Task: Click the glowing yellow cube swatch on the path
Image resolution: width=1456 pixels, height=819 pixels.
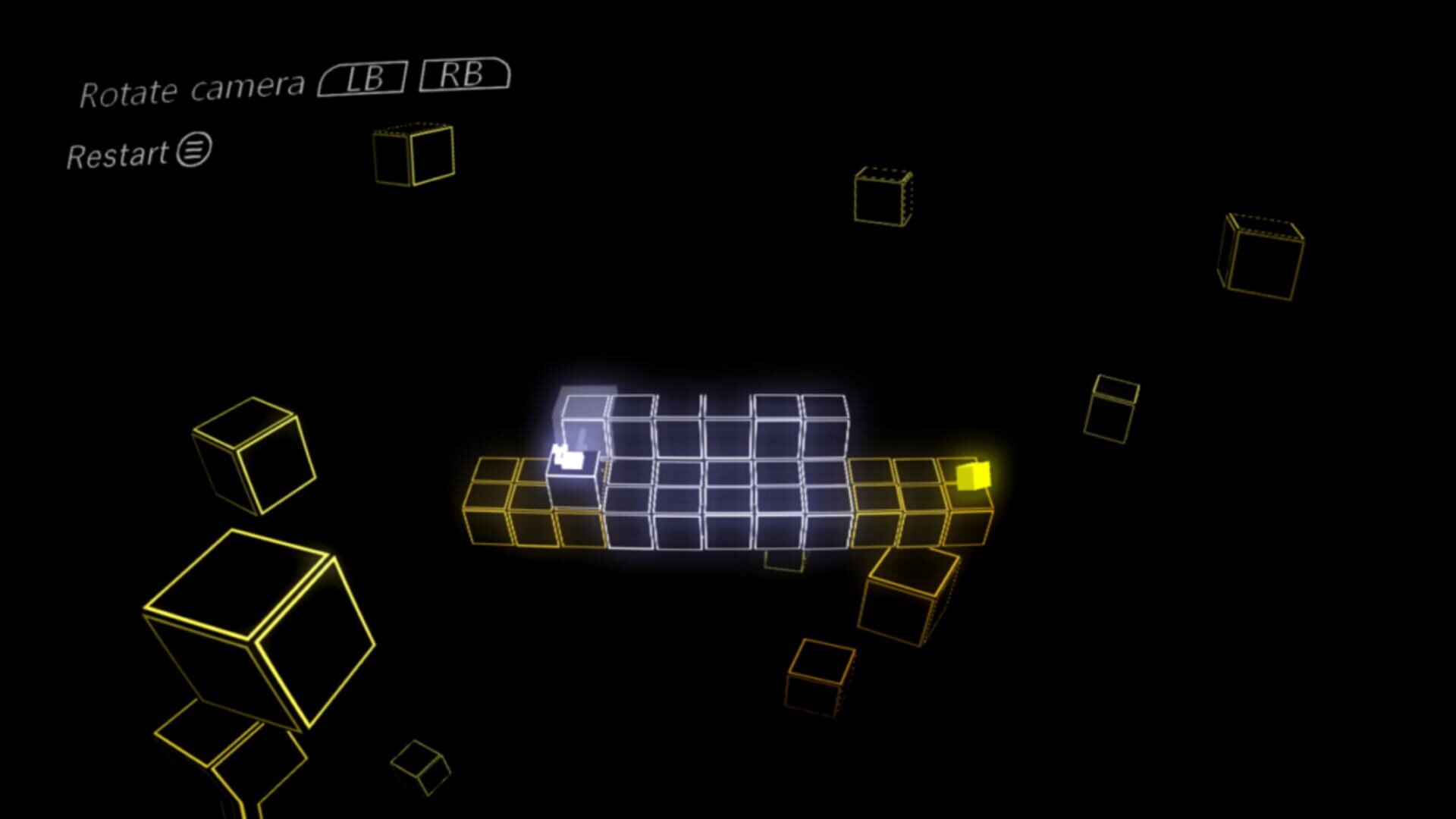Action: (973, 476)
